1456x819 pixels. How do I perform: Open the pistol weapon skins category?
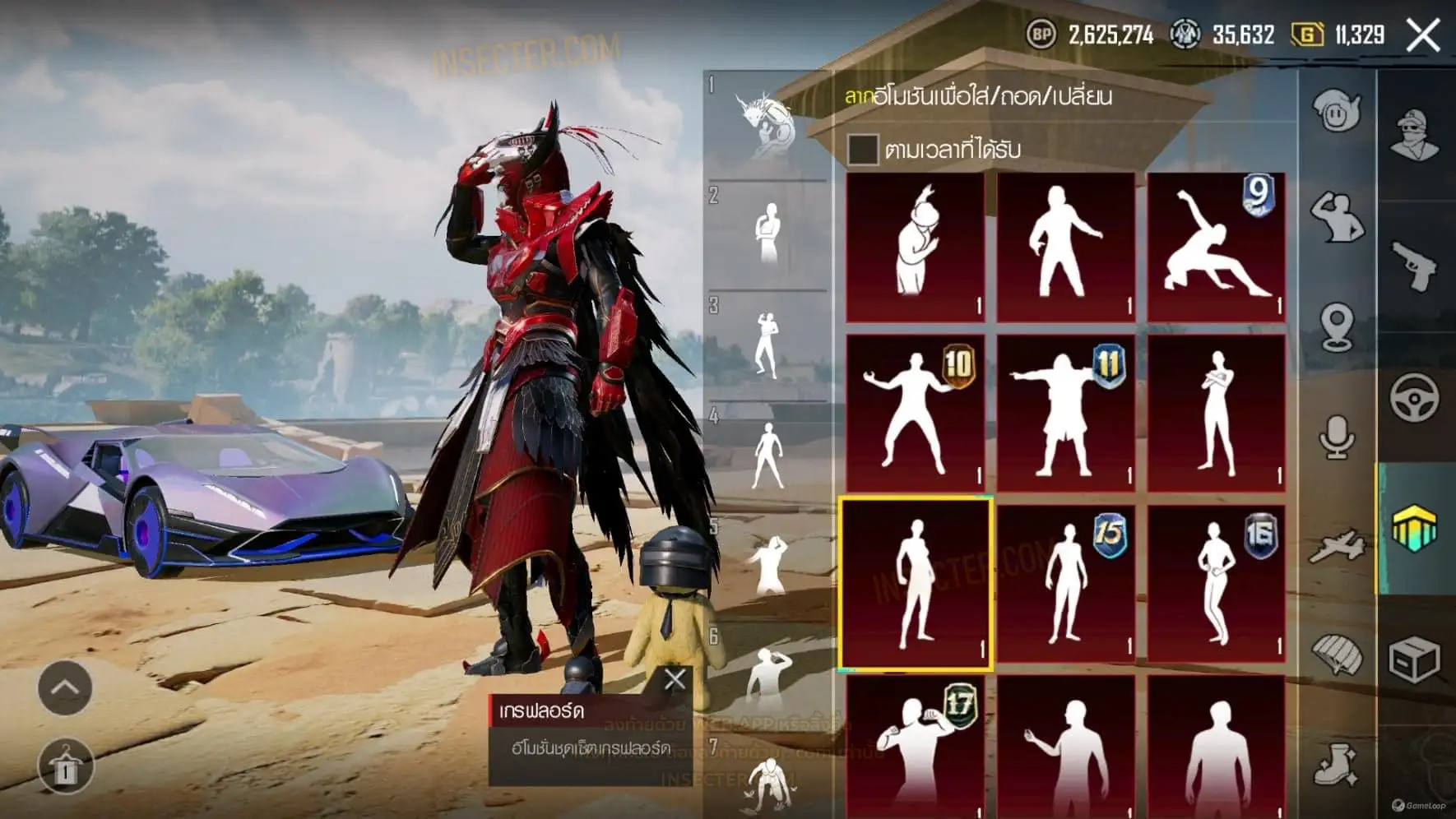[x=1414, y=266]
